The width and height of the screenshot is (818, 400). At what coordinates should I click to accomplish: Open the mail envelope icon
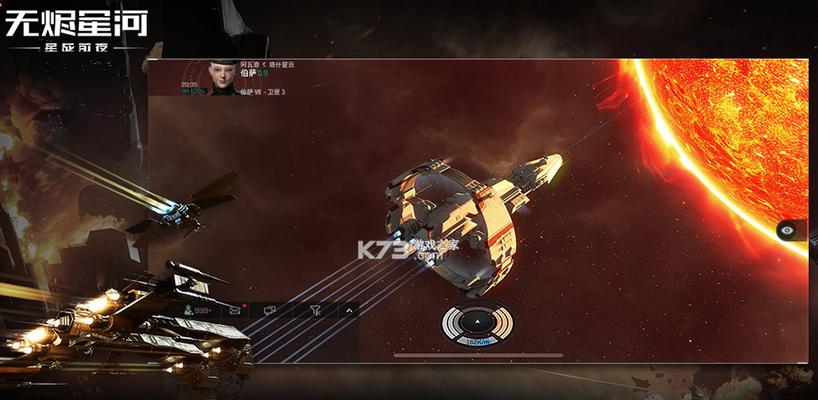(235, 311)
